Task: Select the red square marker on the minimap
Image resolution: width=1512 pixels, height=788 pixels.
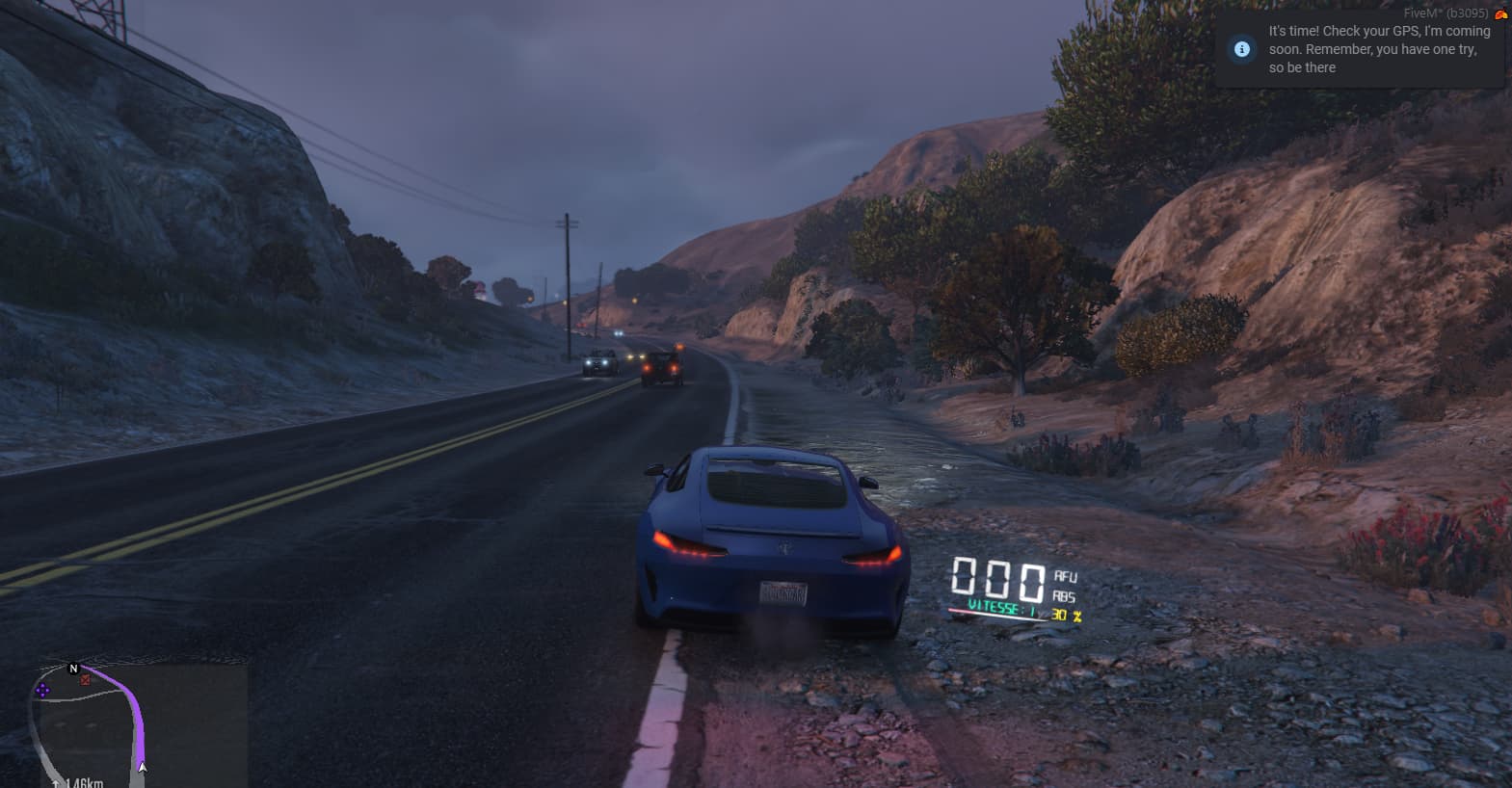Action: (x=86, y=680)
